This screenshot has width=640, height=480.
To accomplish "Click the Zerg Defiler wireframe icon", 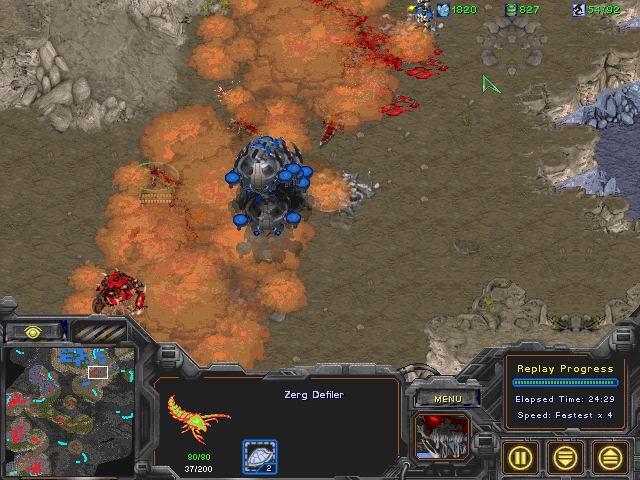I will 198,416.
